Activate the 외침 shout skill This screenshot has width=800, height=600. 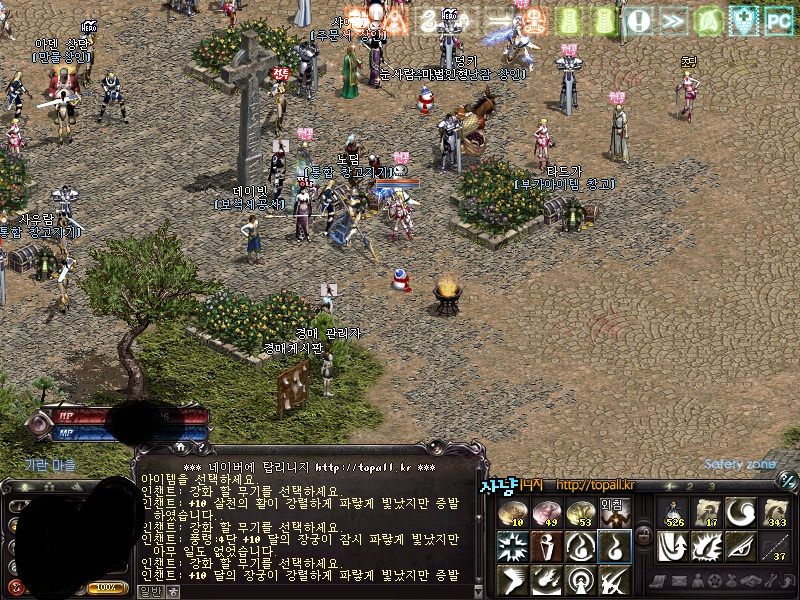click(x=613, y=512)
